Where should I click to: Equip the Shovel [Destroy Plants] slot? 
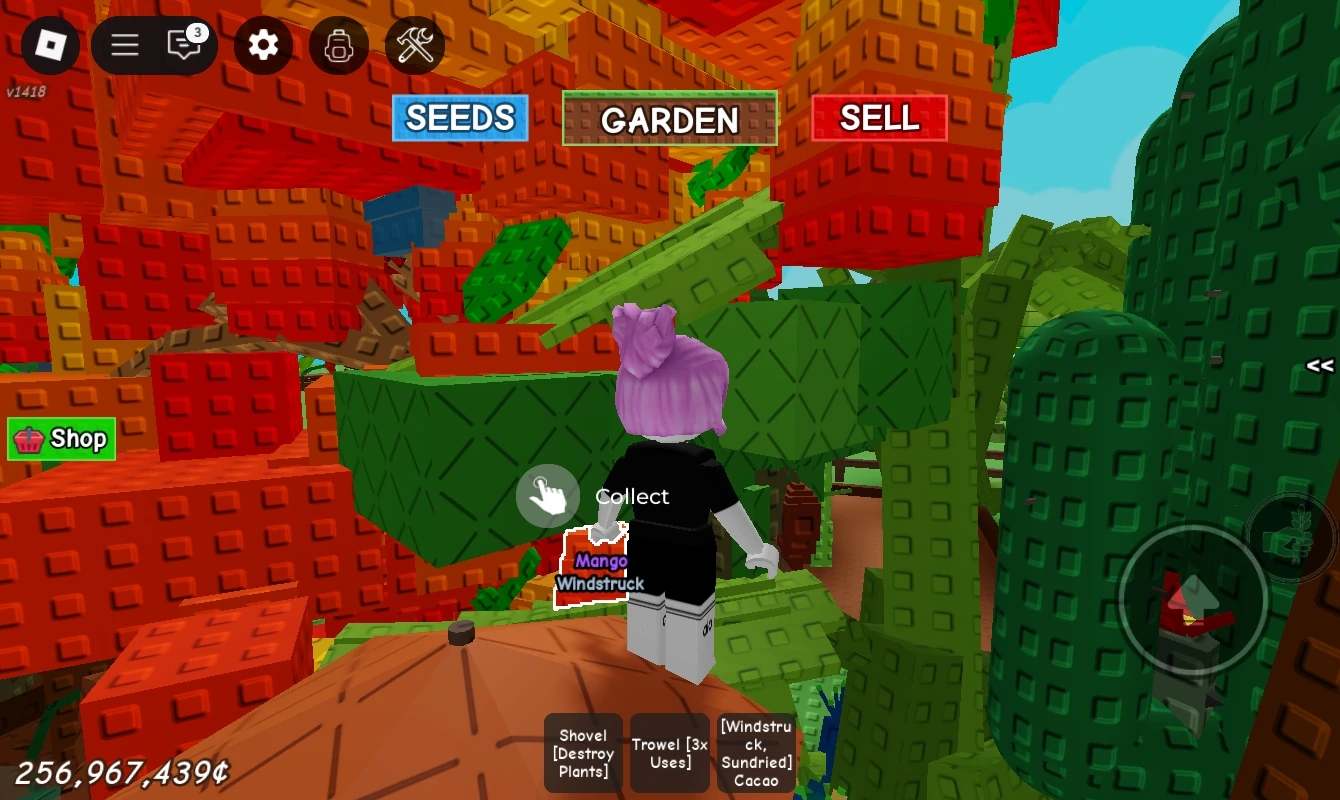click(x=583, y=752)
